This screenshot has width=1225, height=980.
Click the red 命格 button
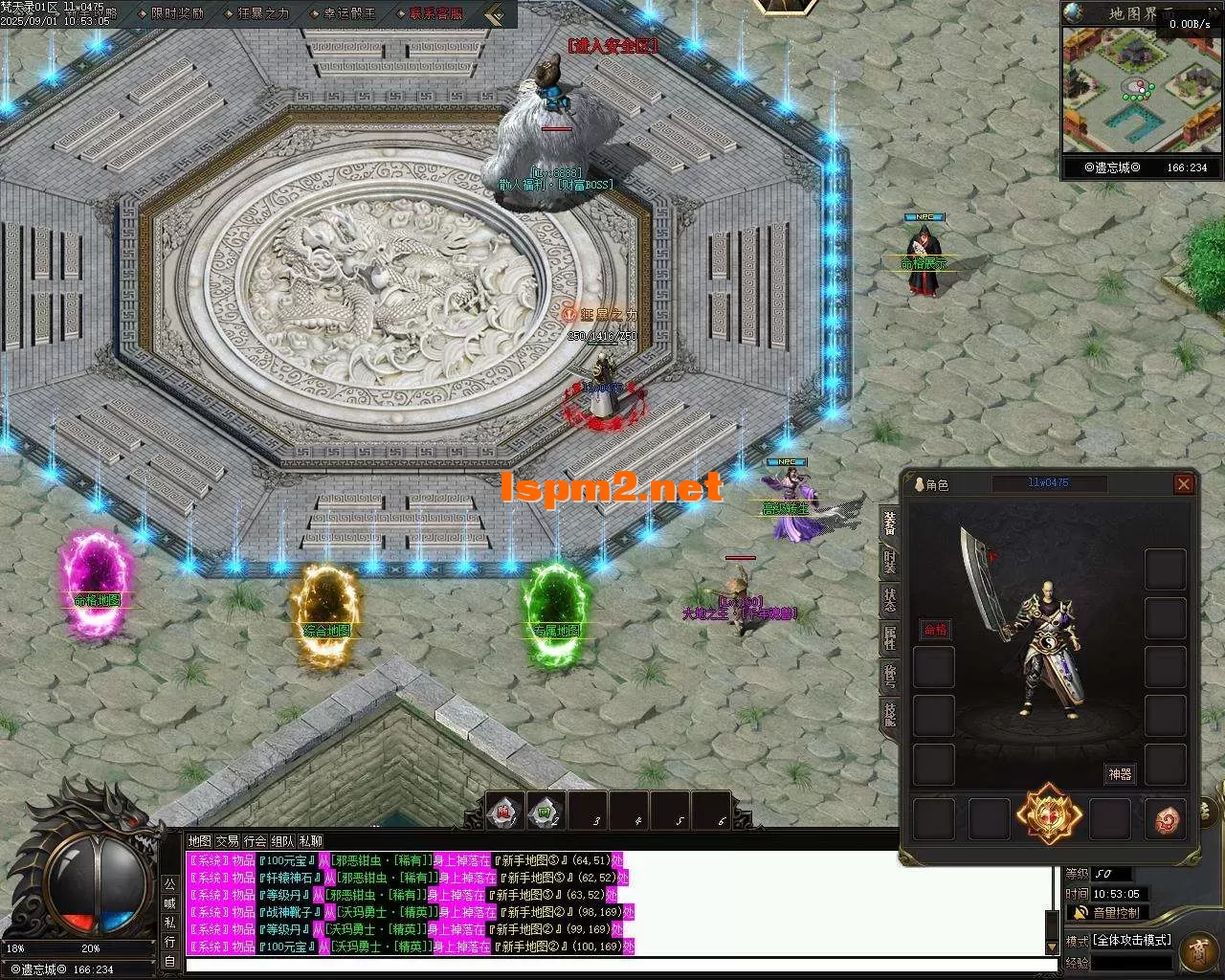coord(934,629)
